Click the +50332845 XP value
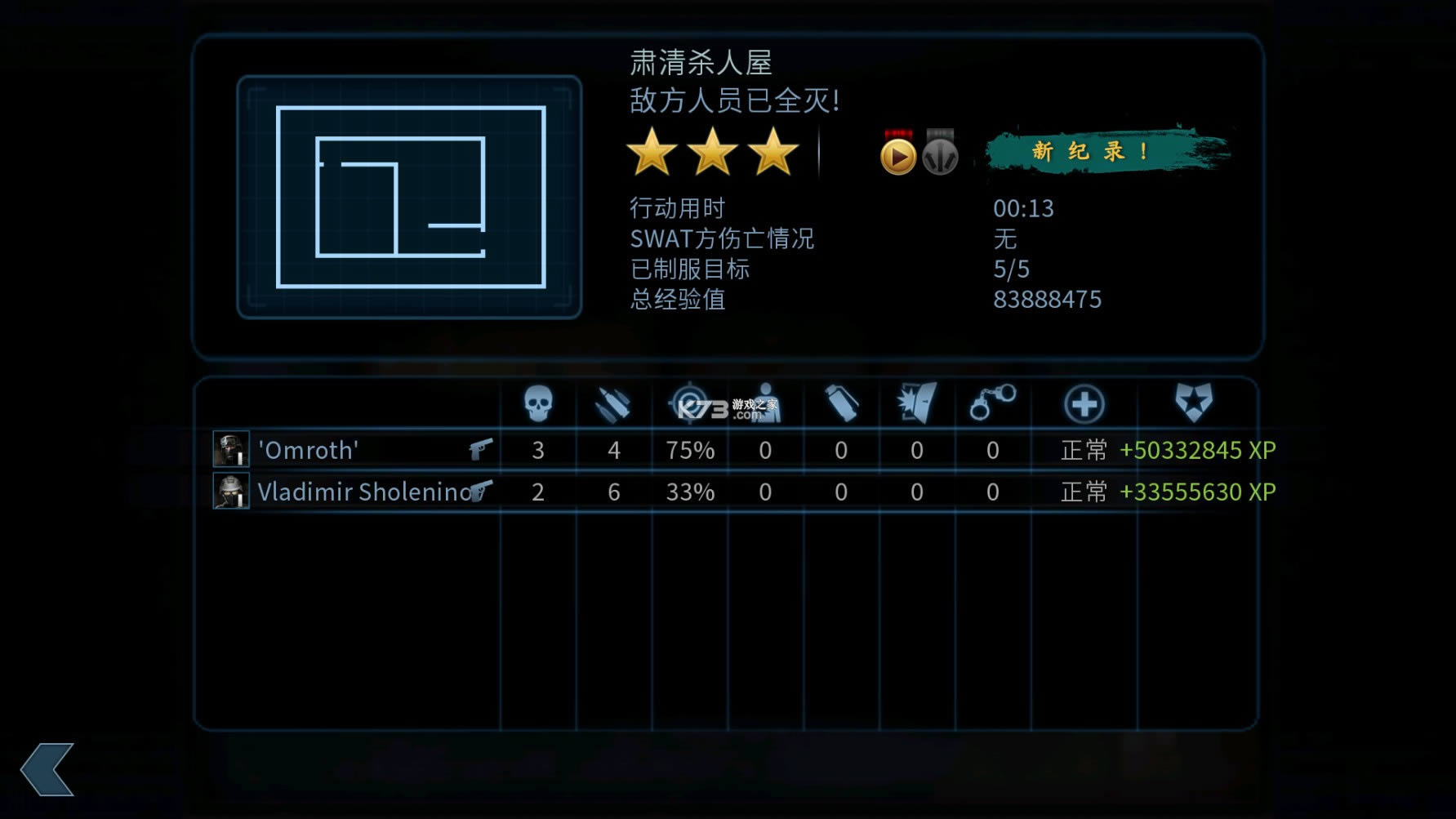 [x=1196, y=450]
